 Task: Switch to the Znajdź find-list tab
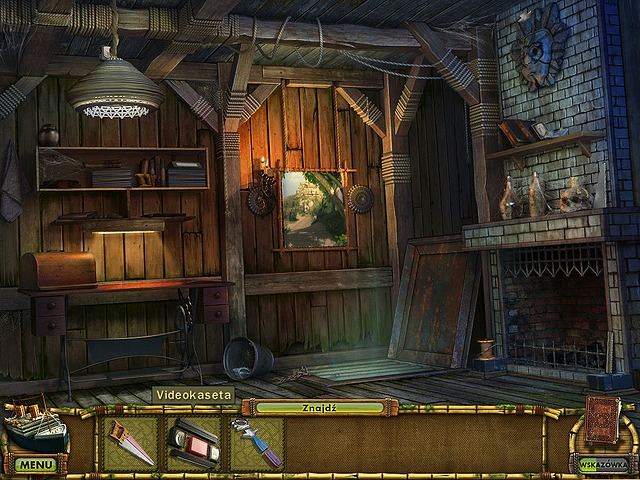point(319,407)
